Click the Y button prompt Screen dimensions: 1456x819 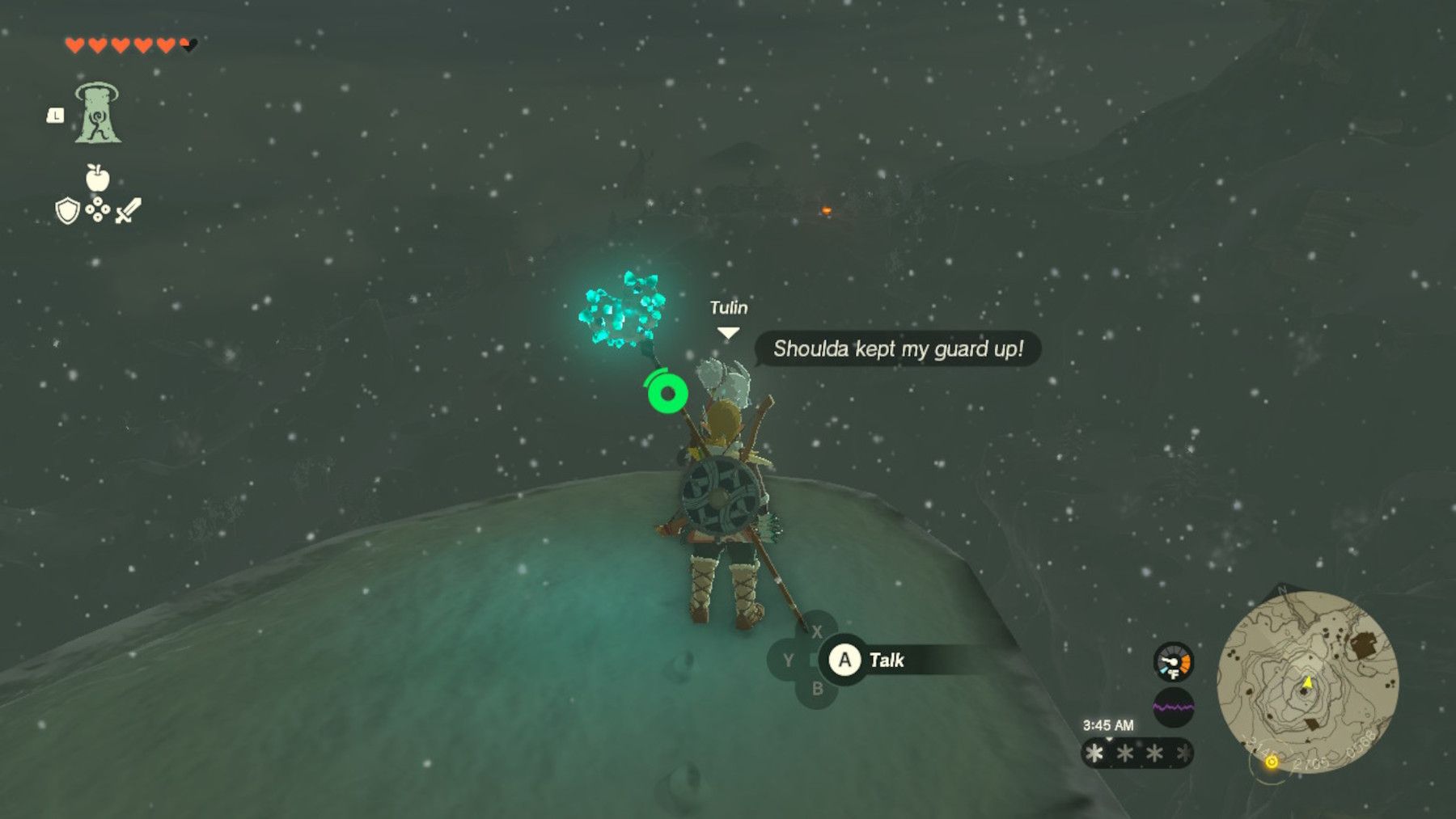pyautogui.click(x=789, y=660)
